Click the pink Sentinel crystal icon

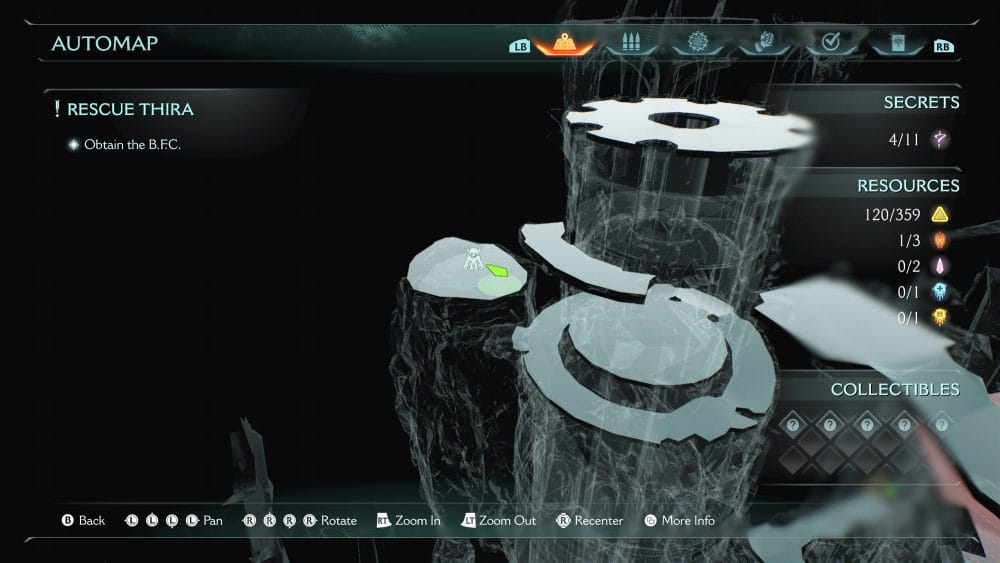940,266
